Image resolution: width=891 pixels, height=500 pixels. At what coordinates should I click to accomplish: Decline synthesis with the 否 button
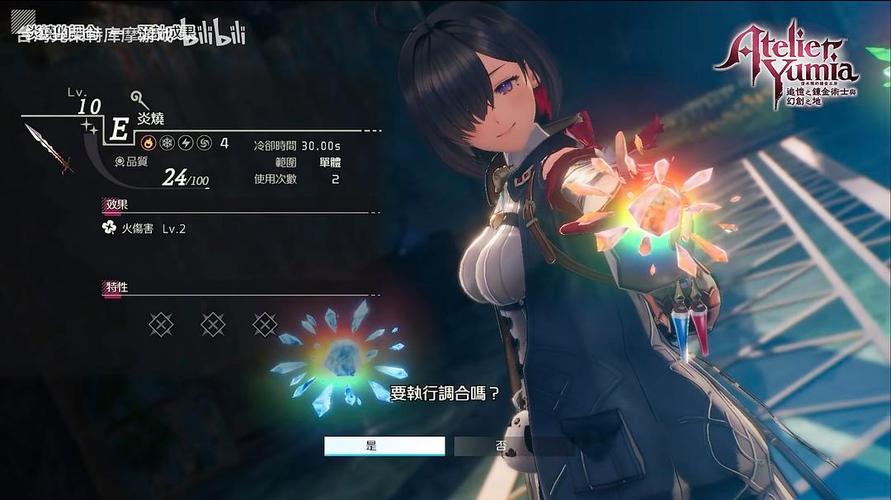pyautogui.click(x=500, y=446)
